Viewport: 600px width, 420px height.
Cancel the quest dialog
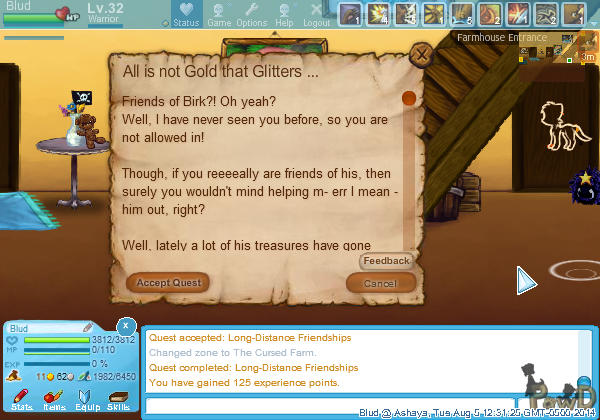click(380, 283)
